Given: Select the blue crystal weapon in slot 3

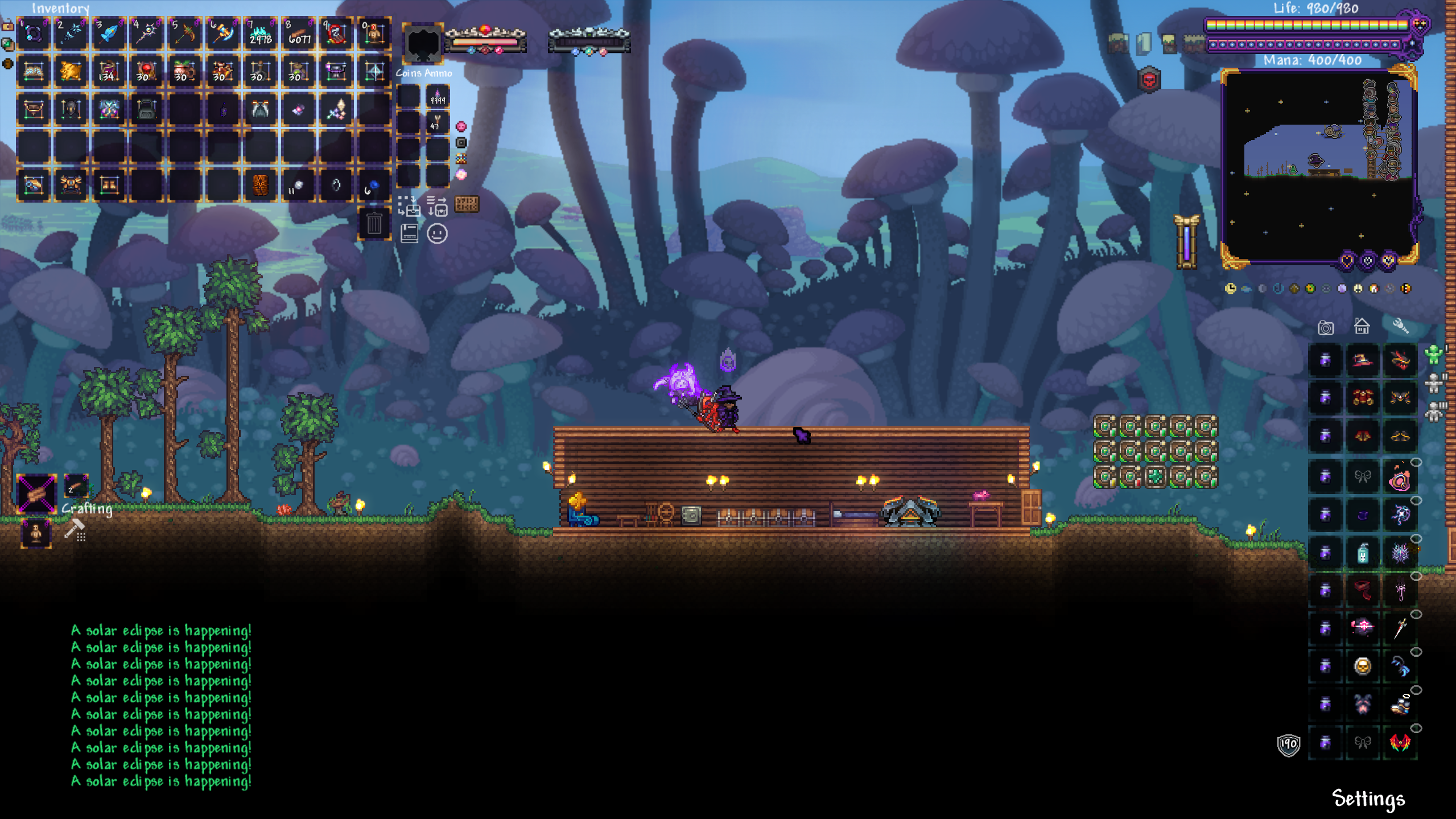Looking at the screenshot, I should click(x=109, y=34).
